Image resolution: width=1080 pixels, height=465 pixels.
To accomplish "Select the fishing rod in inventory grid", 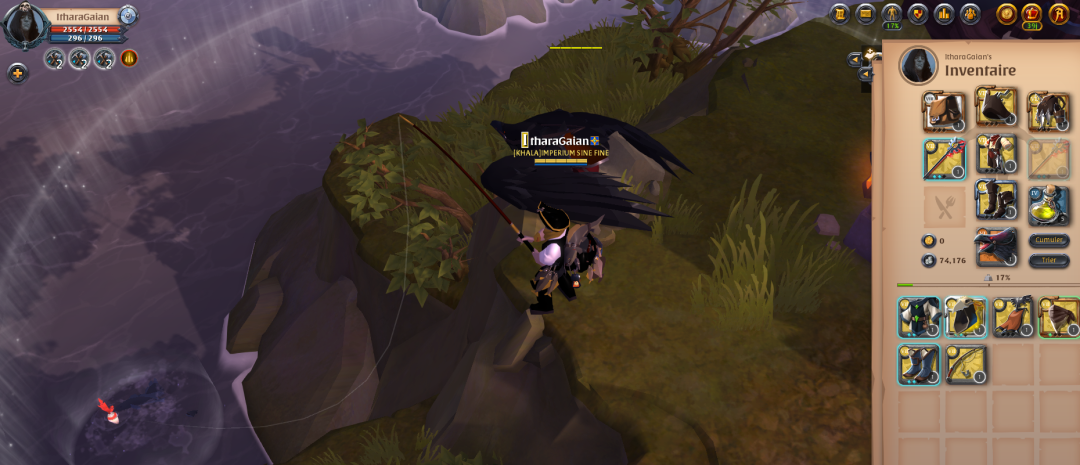I will pyautogui.click(x=966, y=365).
